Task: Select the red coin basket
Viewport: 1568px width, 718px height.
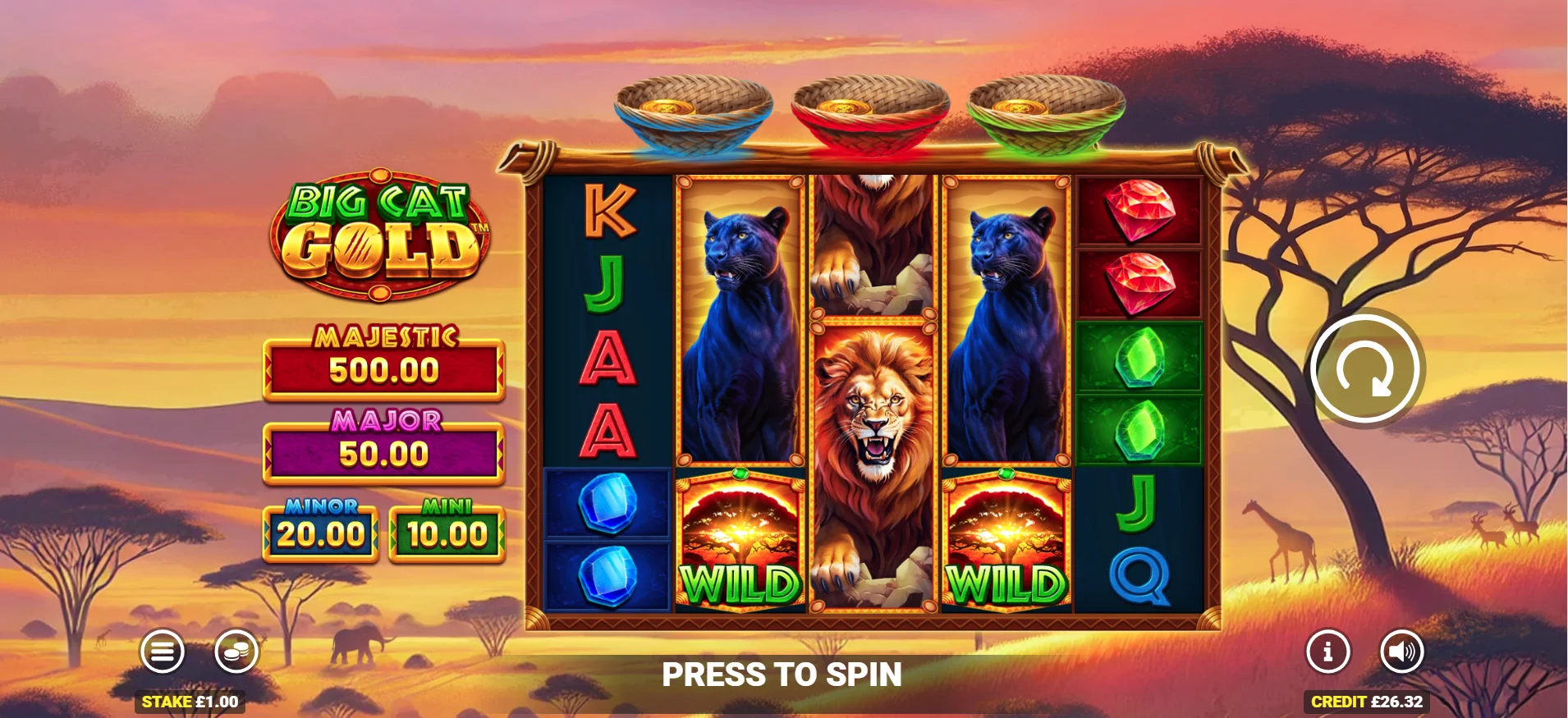Action: pyautogui.click(x=872, y=107)
